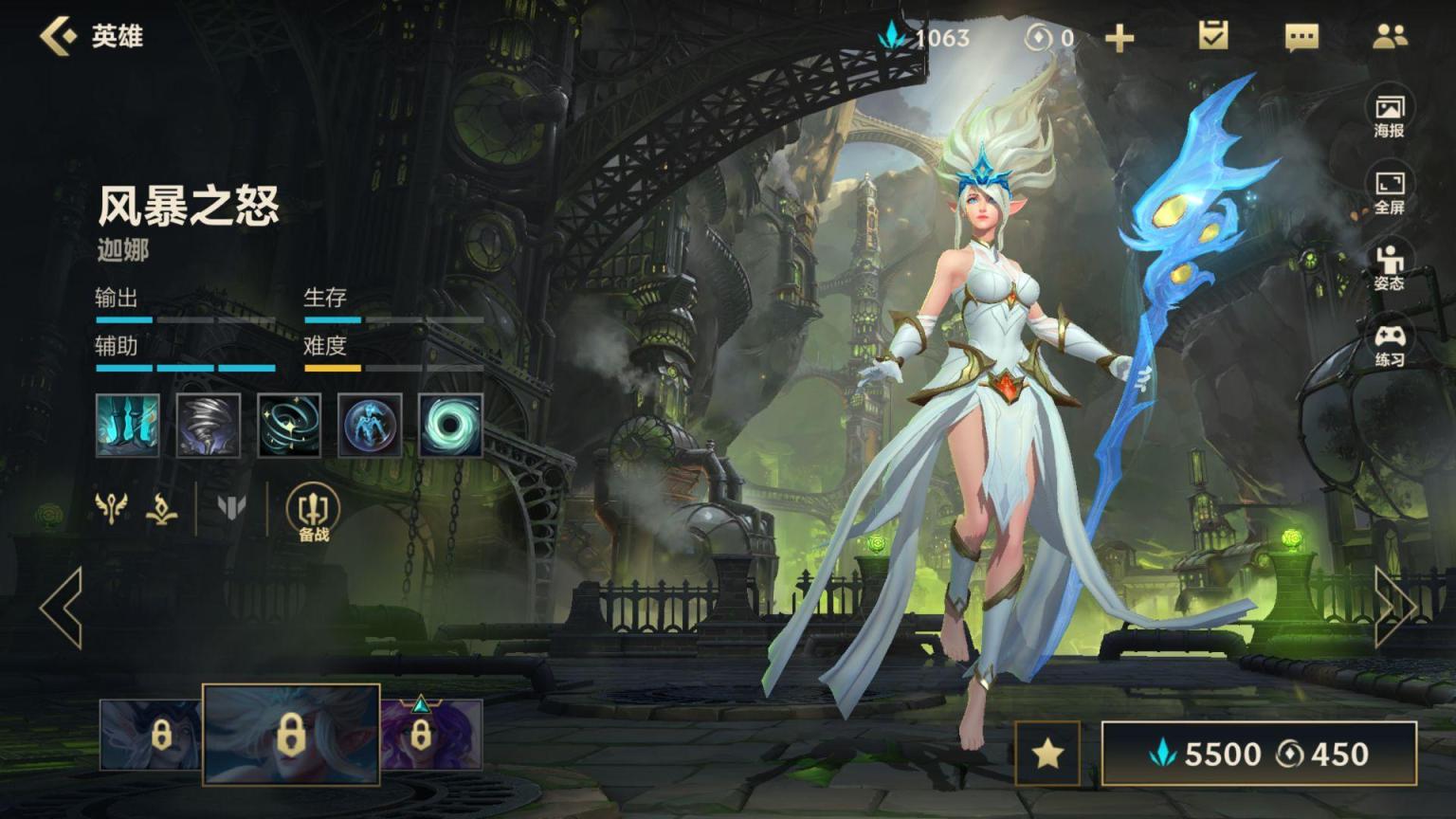Select the blue figure orb ability icon

coord(370,426)
